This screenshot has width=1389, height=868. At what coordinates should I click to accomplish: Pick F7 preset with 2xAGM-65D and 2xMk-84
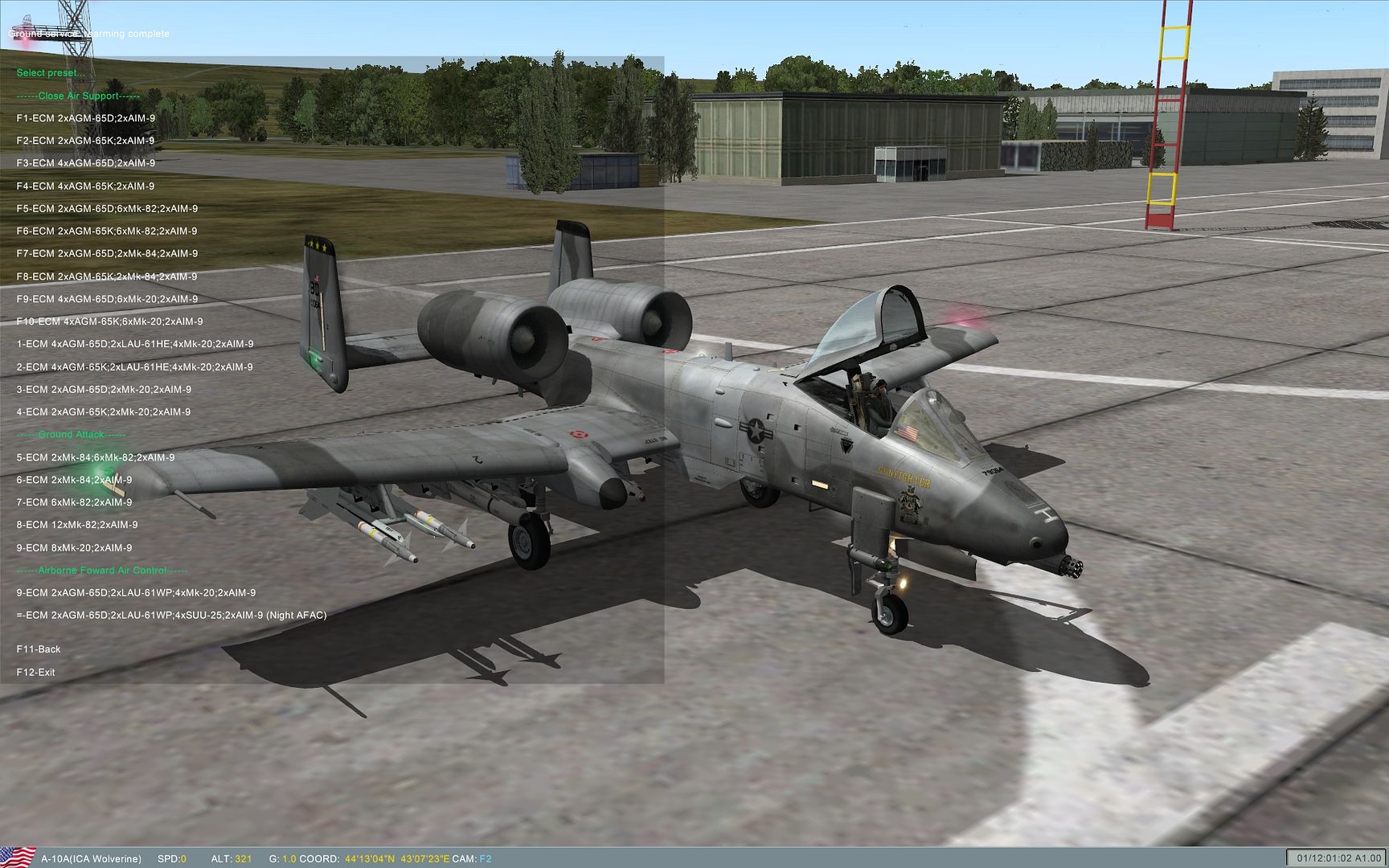pos(107,254)
